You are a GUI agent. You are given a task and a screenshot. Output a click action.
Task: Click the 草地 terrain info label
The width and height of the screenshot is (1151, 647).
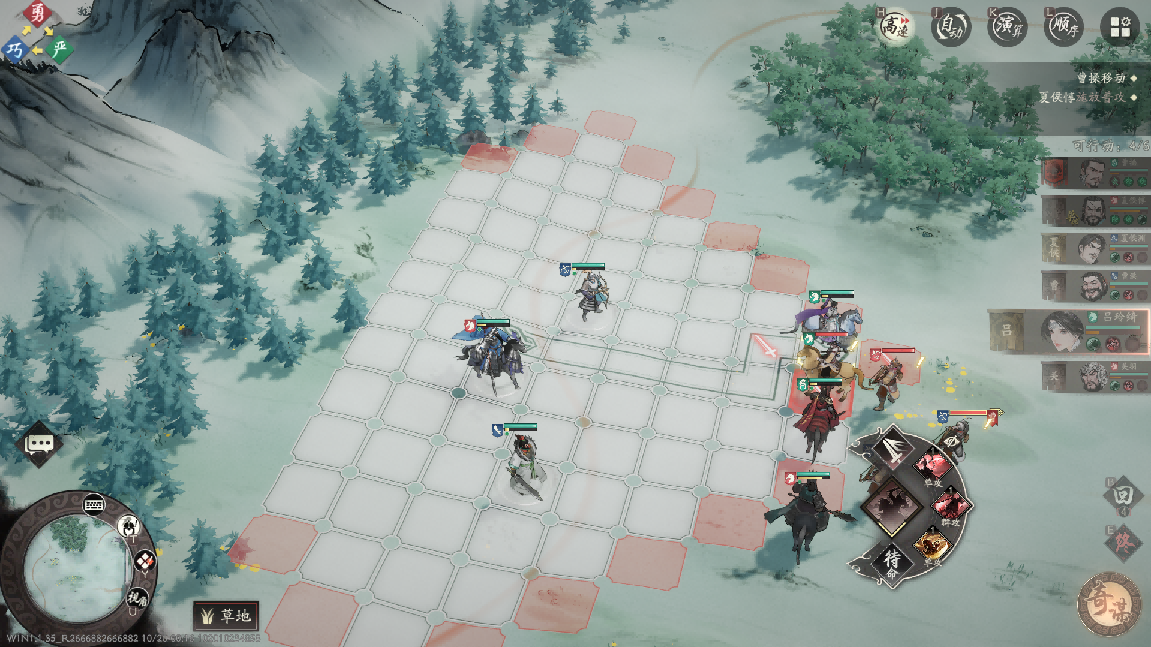pyautogui.click(x=227, y=615)
